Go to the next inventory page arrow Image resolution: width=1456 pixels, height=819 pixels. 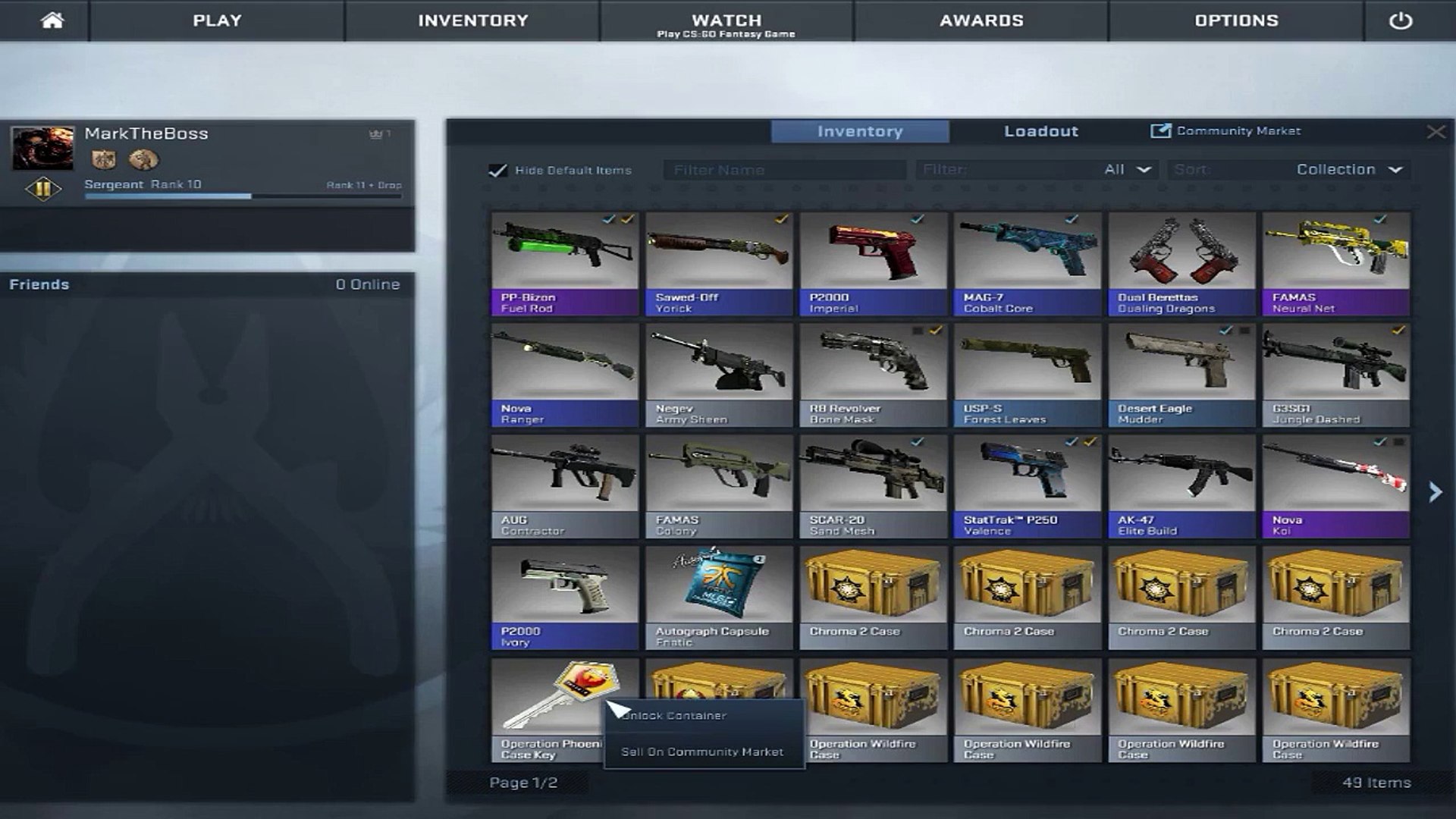[1435, 492]
